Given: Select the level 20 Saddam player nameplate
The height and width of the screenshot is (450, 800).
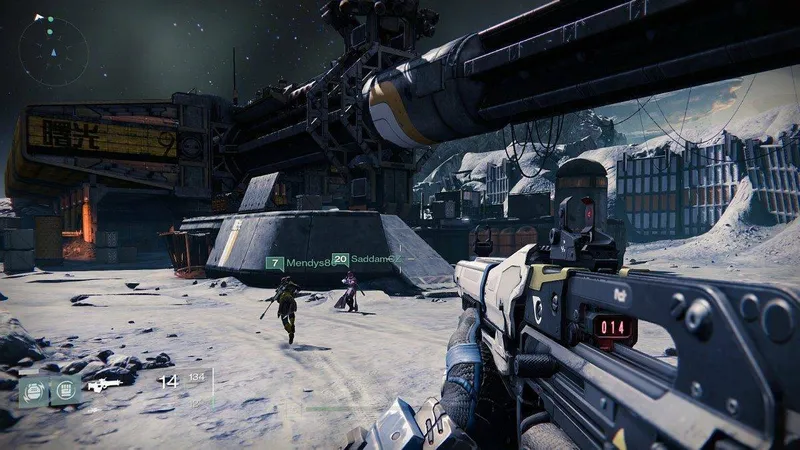Looking at the screenshot, I should [x=361, y=259].
